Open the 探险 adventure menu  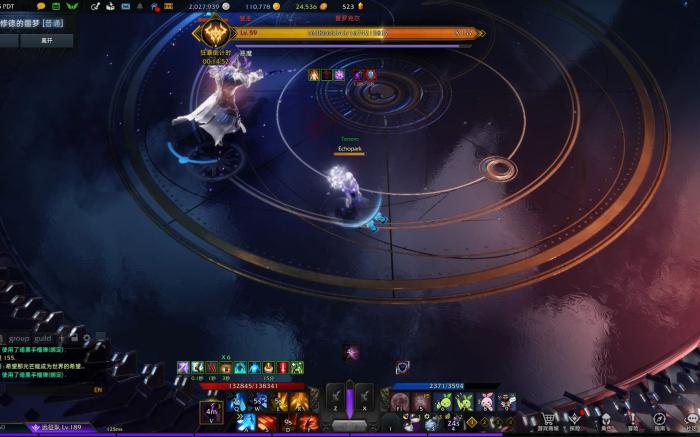[576, 421]
